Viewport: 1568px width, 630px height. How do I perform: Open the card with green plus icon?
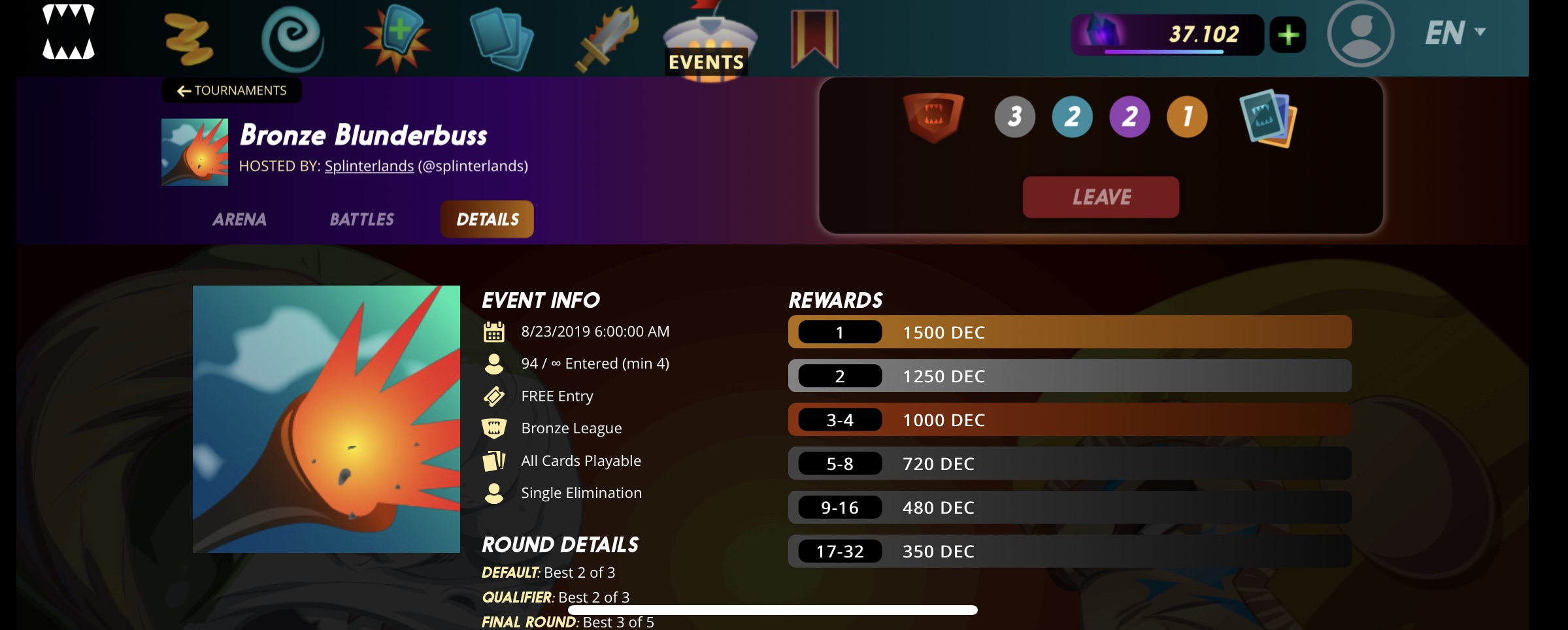tap(397, 38)
